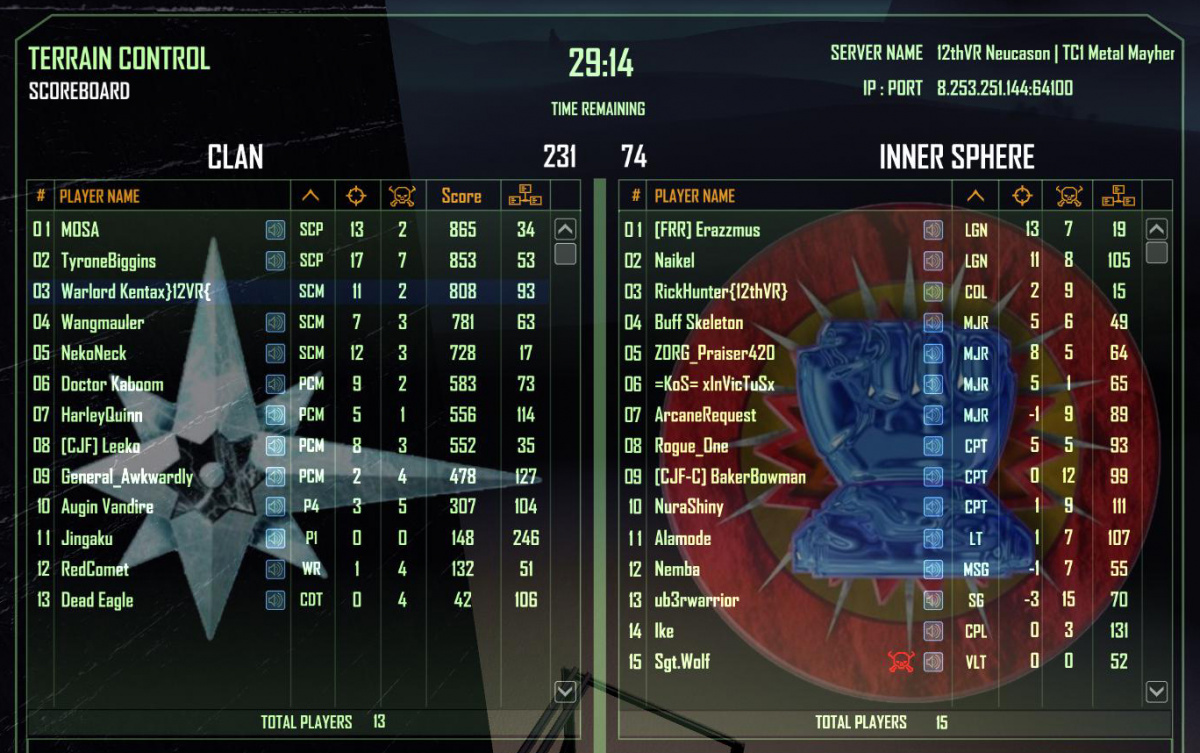Mute Dead Eagle's speaker icon

[275, 600]
